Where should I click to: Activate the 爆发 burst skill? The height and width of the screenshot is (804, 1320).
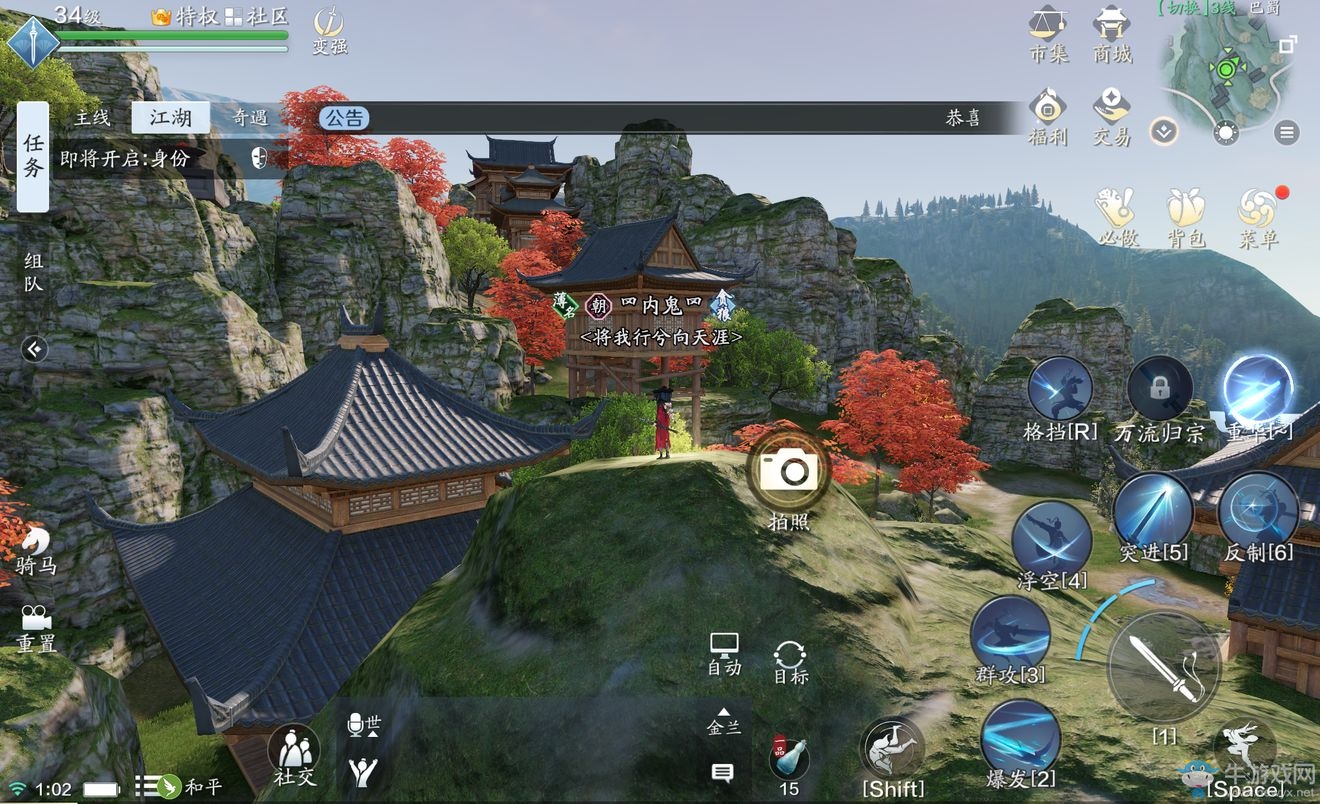1020,737
